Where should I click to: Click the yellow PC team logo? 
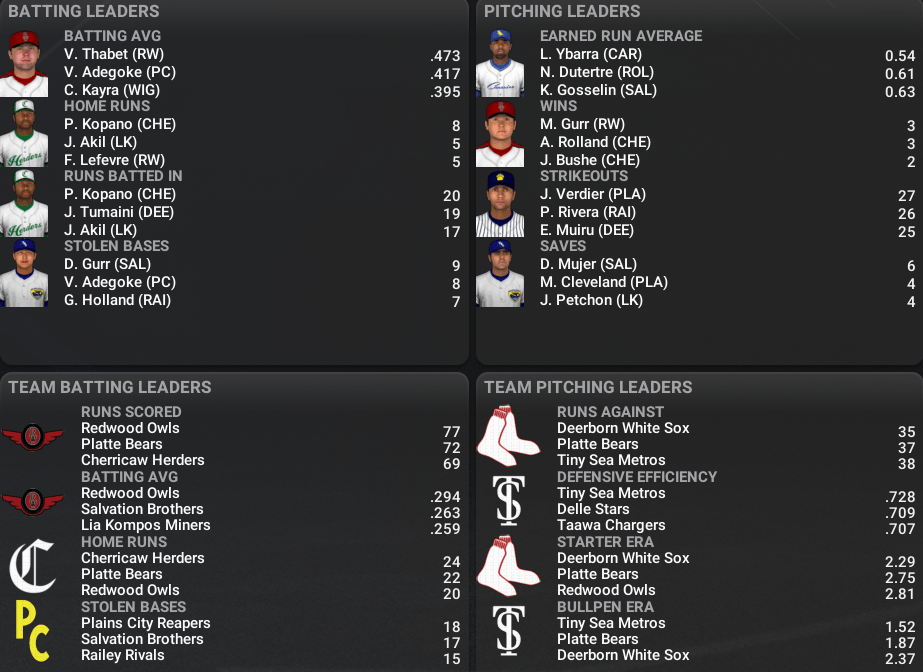pyautogui.click(x=32, y=632)
